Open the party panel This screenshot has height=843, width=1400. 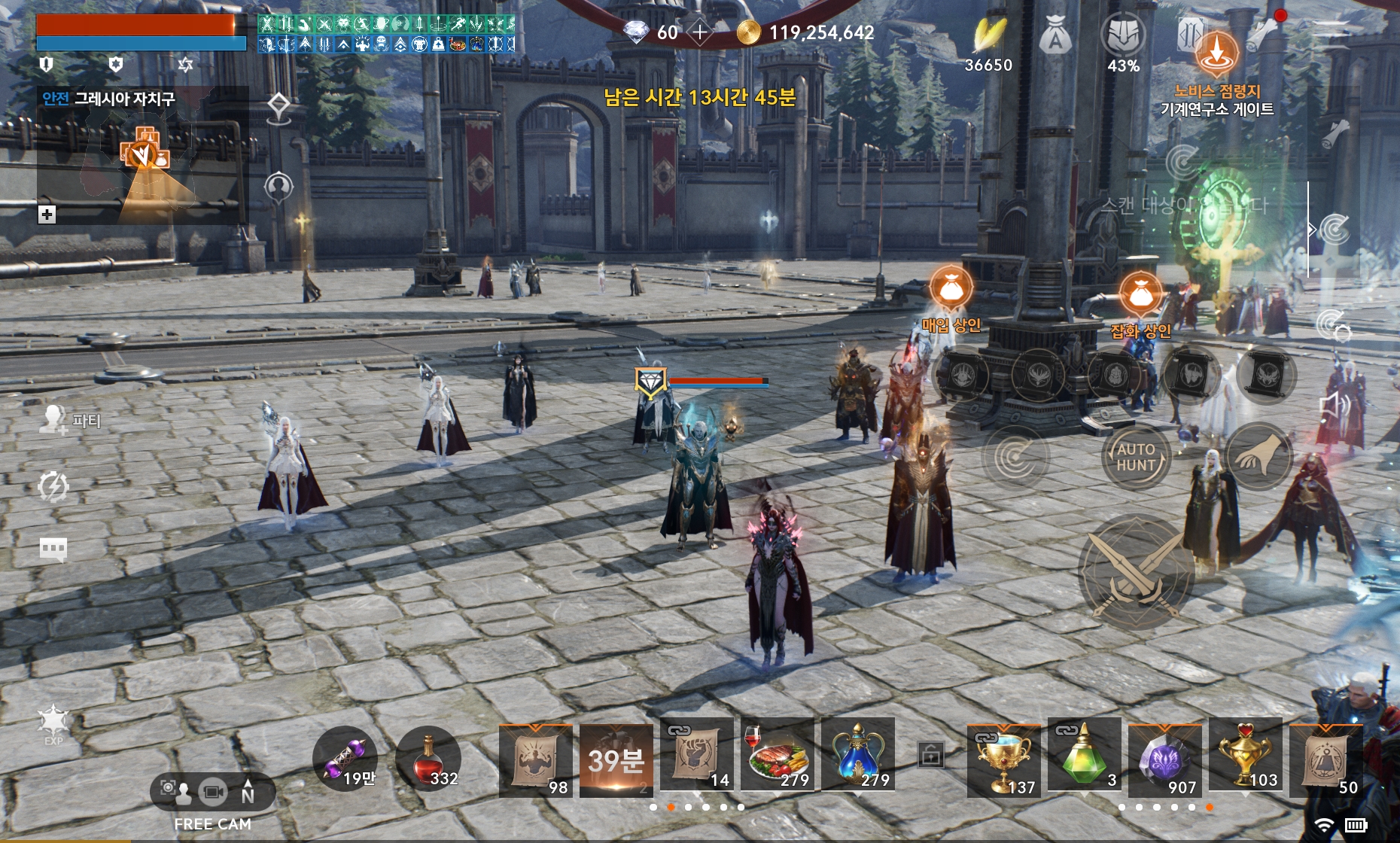click(x=69, y=420)
